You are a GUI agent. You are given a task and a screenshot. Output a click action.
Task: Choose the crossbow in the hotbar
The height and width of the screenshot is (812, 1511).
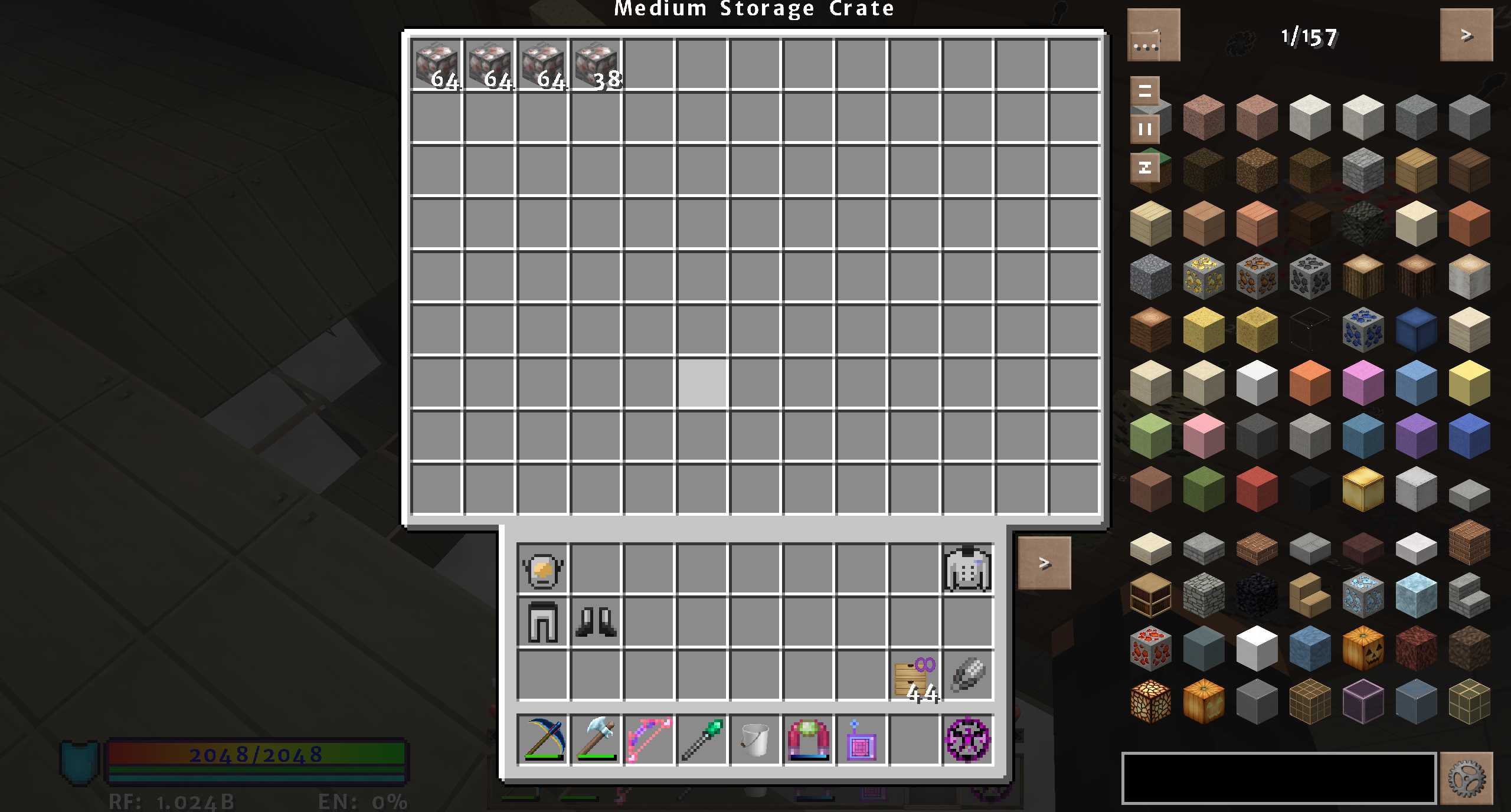click(542, 739)
